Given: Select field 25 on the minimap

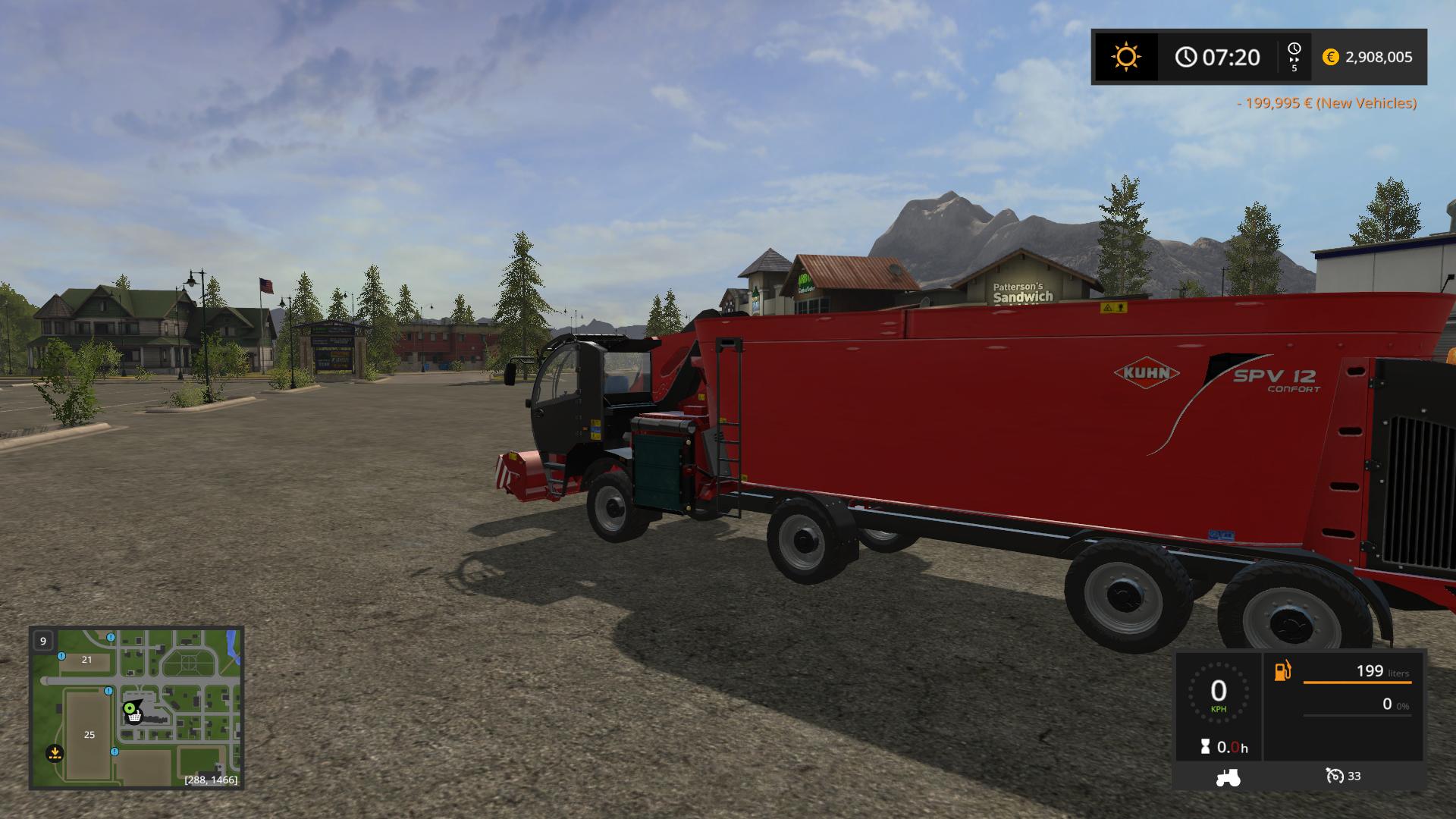Looking at the screenshot, I should coord(89,734).
